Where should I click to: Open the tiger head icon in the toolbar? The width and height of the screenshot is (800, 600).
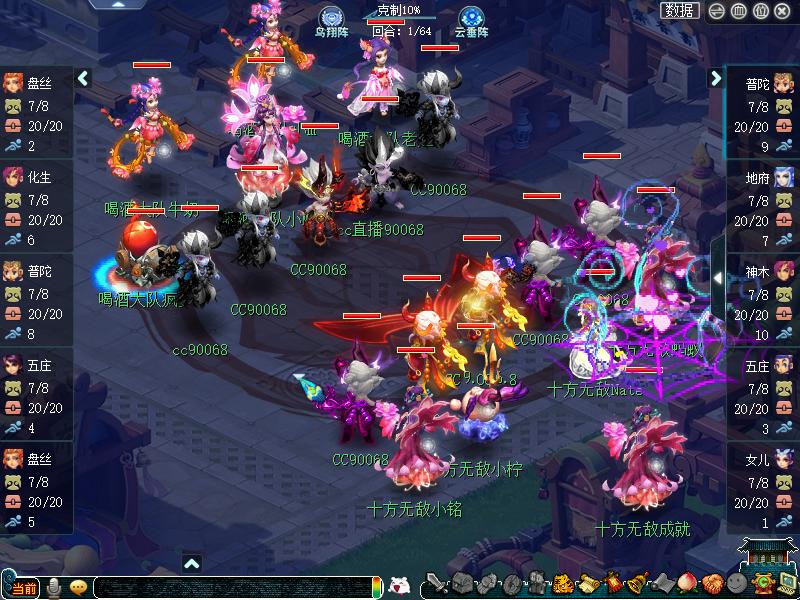[562, 583]
